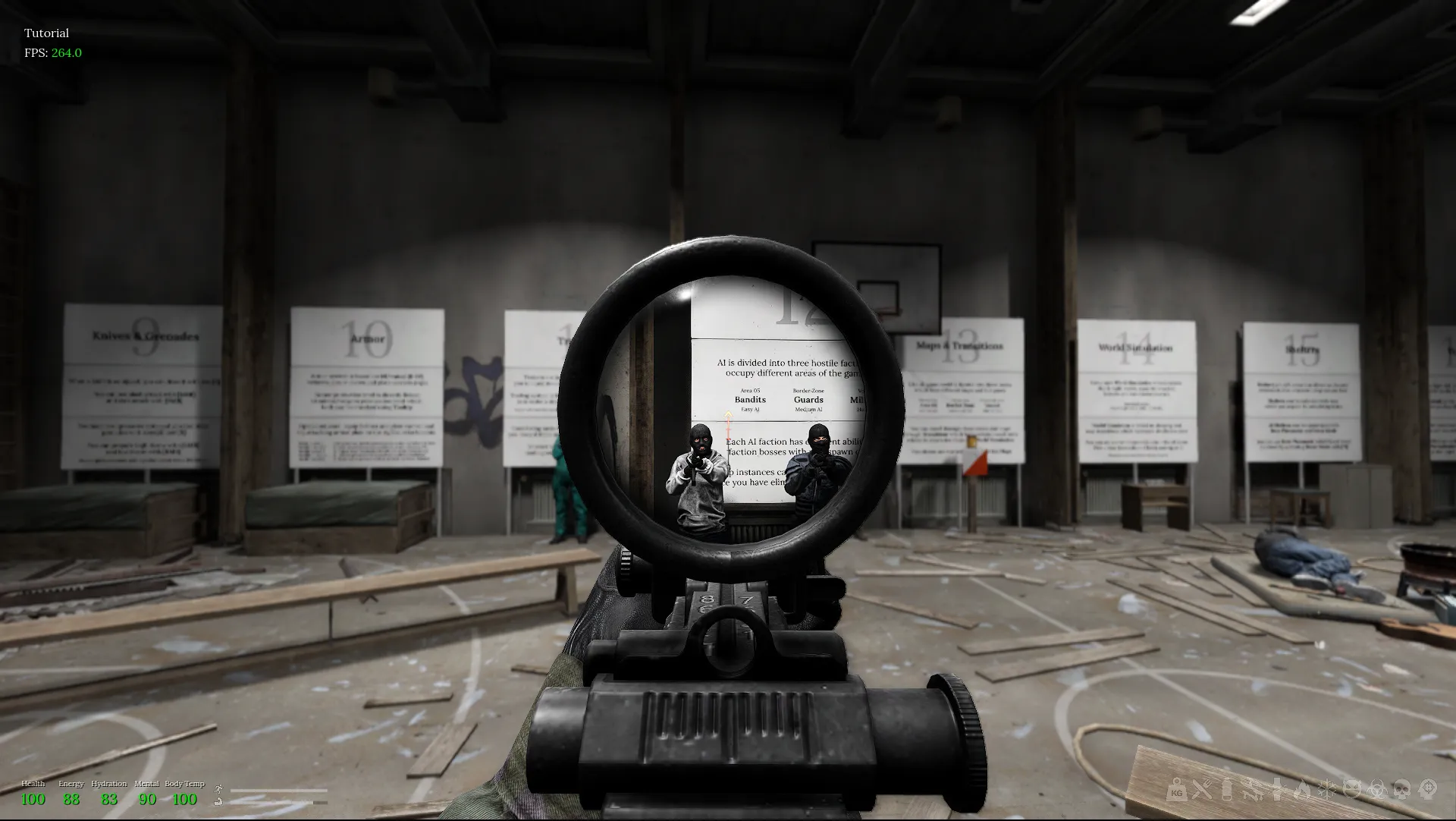Click the fracture status icon beside the fire icon
This screenshot has height=821, width=1456.
click(x=1279, y=791)
